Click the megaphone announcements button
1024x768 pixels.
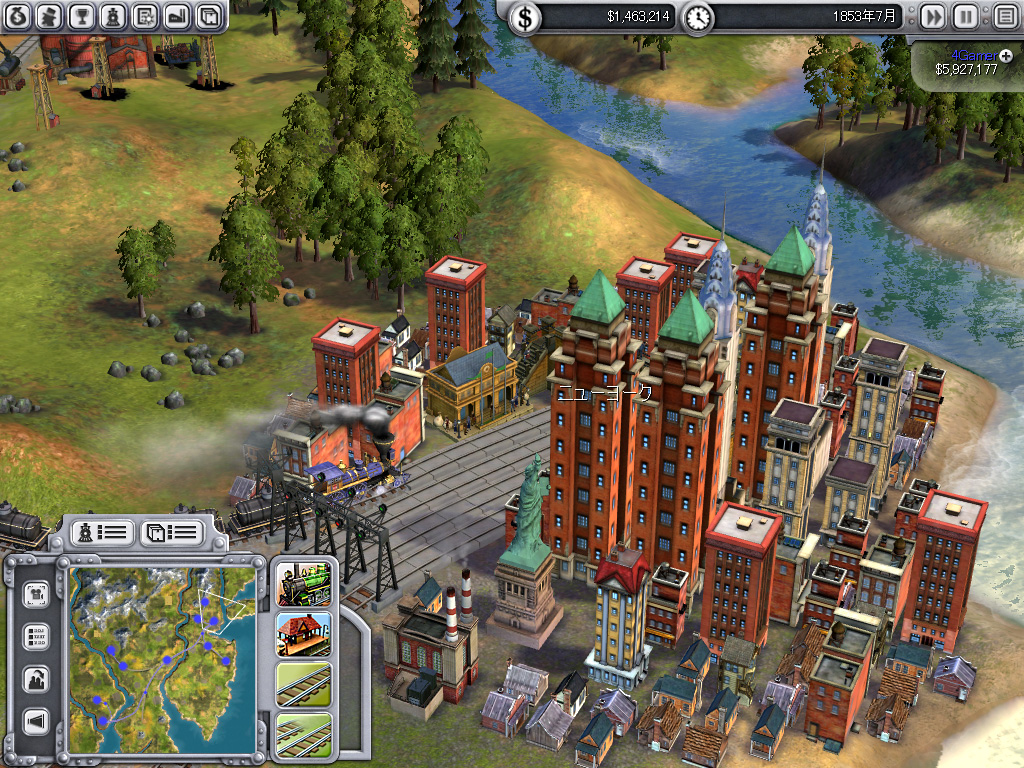point(37,722)
